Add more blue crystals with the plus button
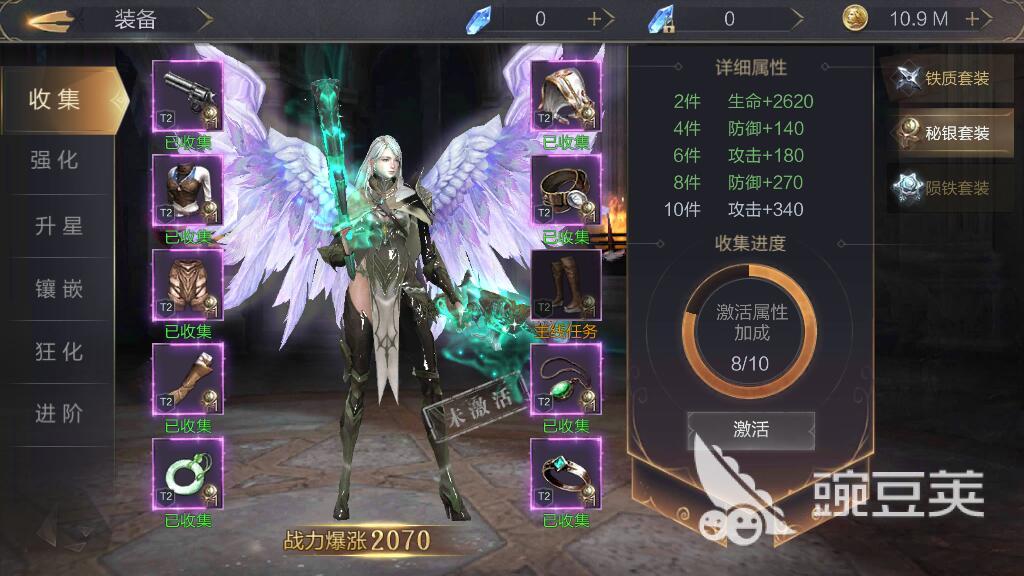The height and width of the screenshot is (576, 1024). [595, 19]
